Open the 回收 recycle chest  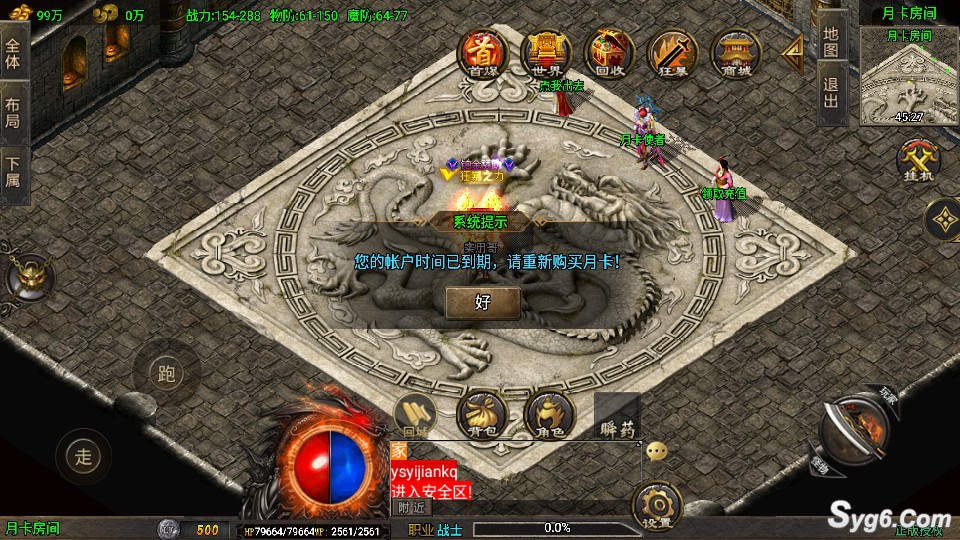pyautogui.click(x=608, y=53)
